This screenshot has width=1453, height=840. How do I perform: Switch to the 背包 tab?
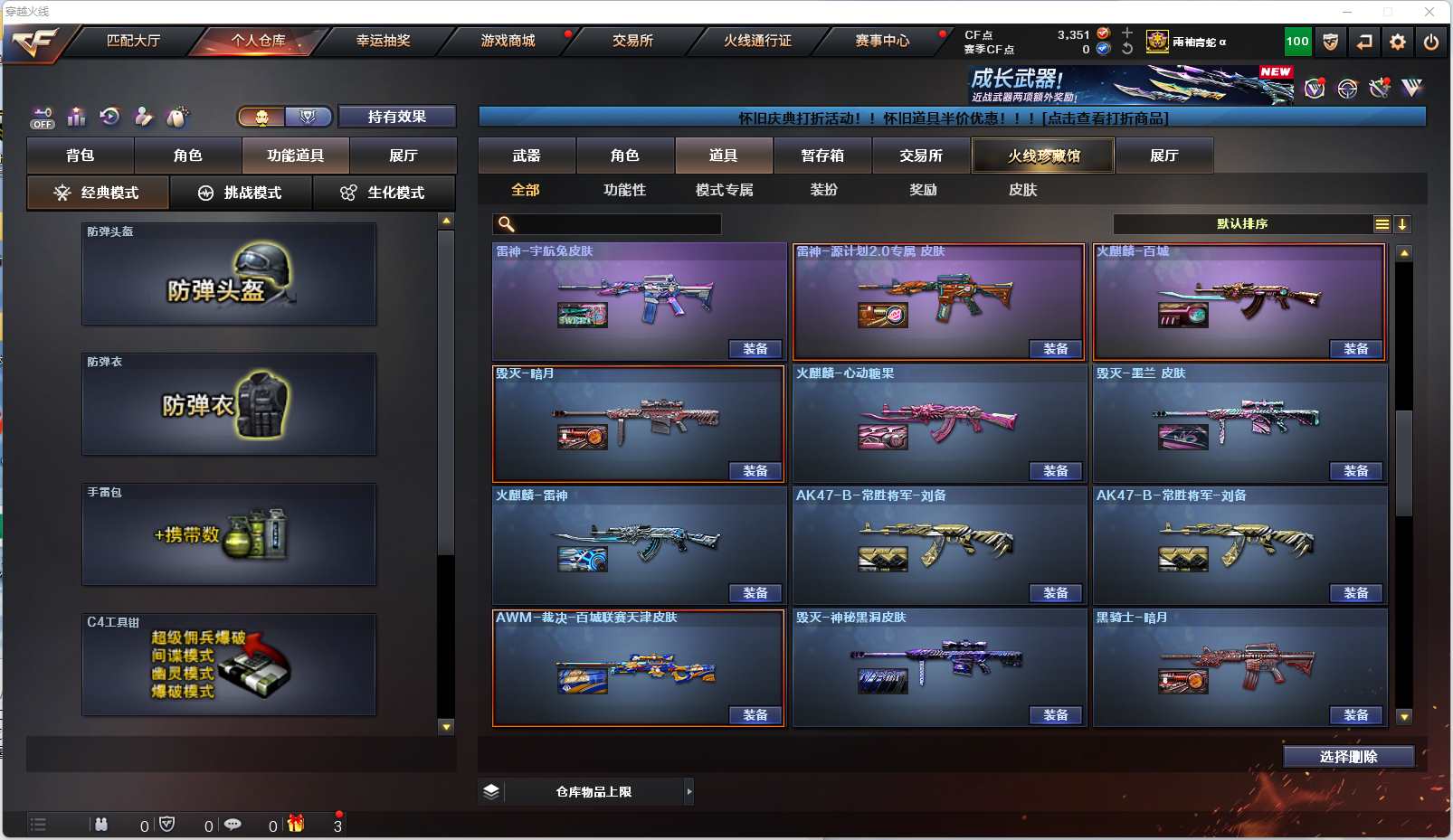click(81, 156)
